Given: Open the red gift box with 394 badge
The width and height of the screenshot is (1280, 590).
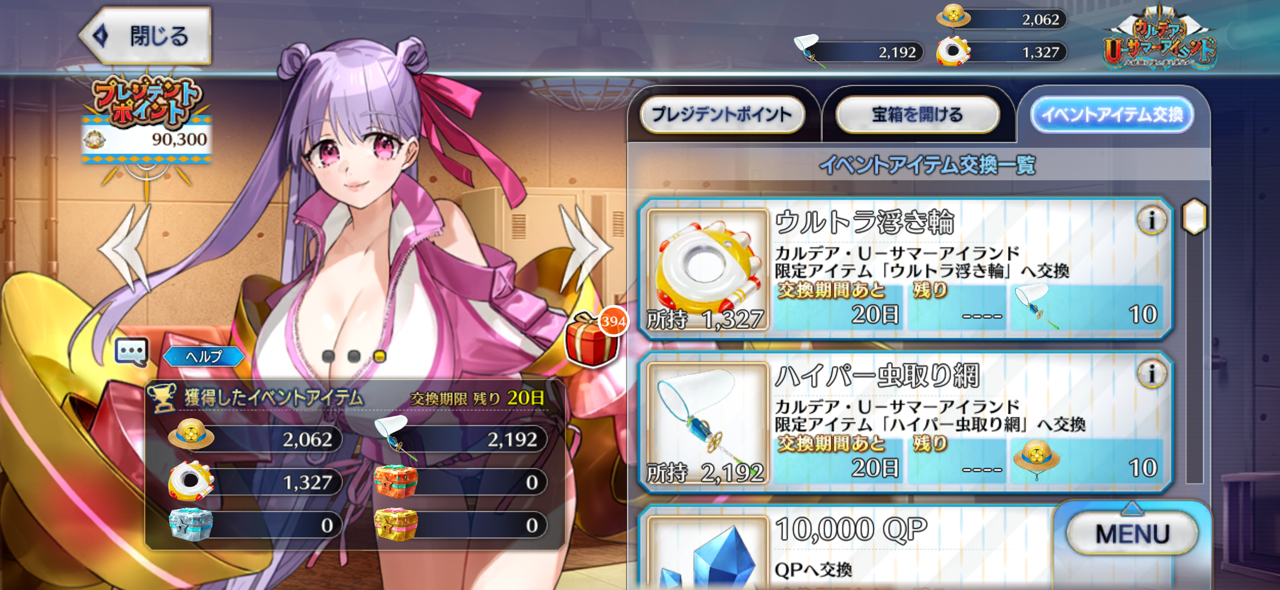Looking at the screenshot, I should [x=590, y=337].
